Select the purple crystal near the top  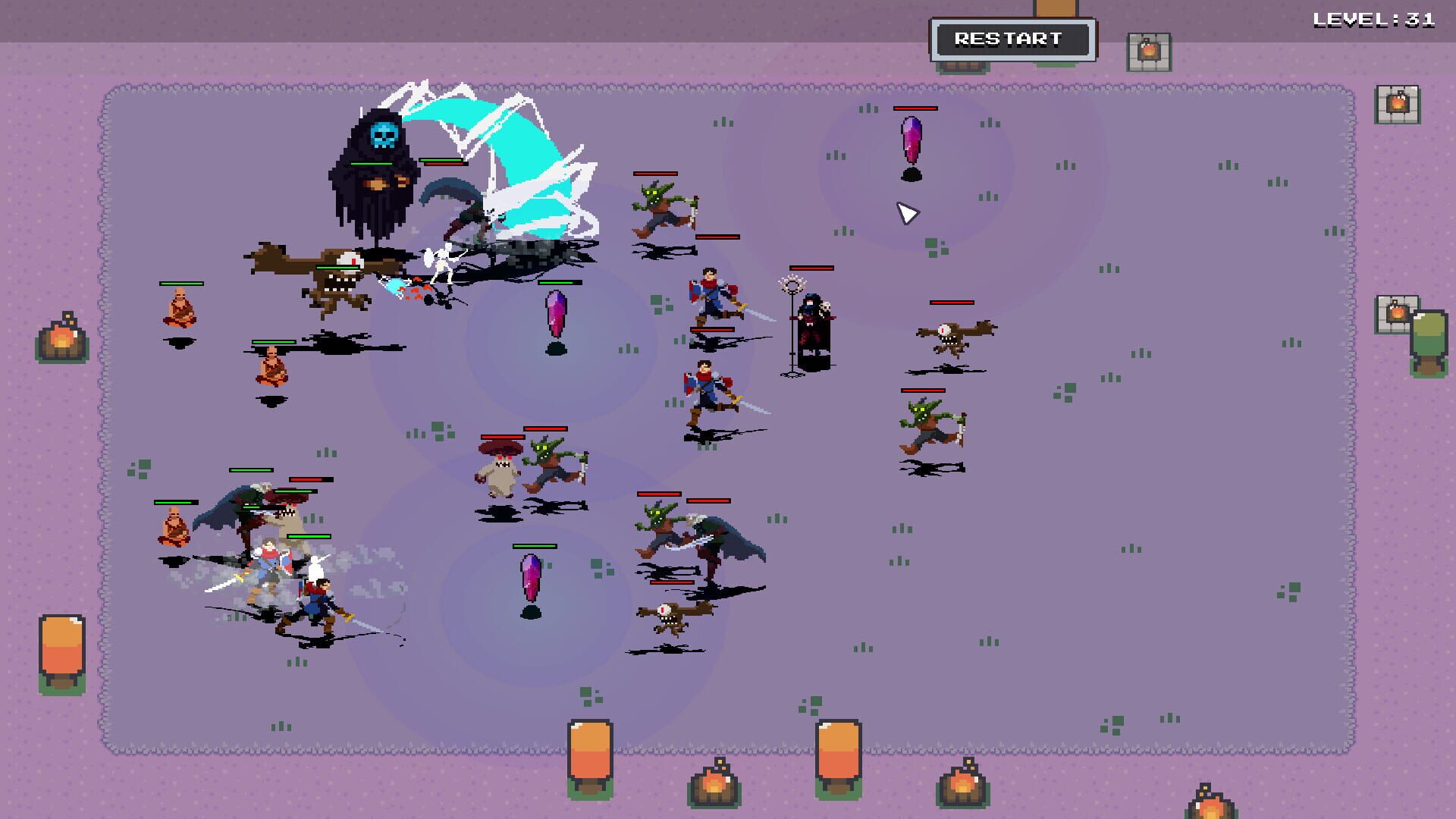912,140
